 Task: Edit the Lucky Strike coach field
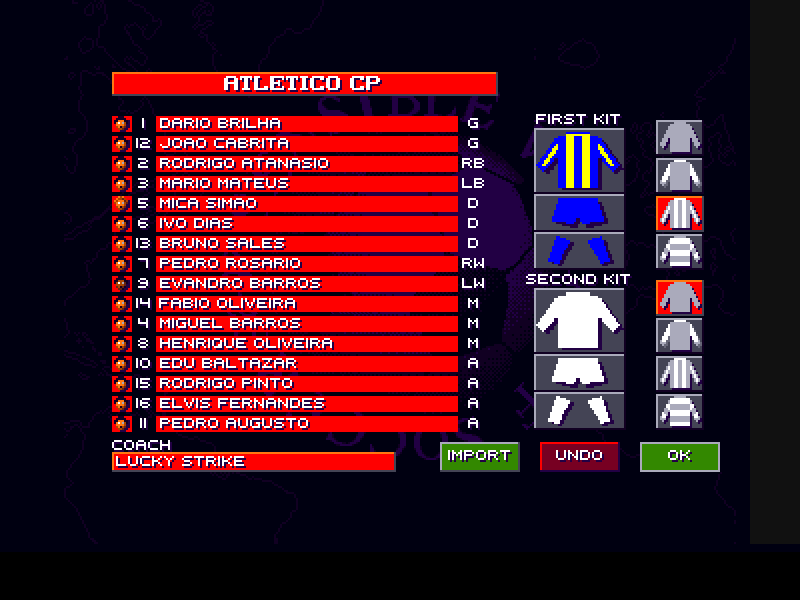(253, 462)
